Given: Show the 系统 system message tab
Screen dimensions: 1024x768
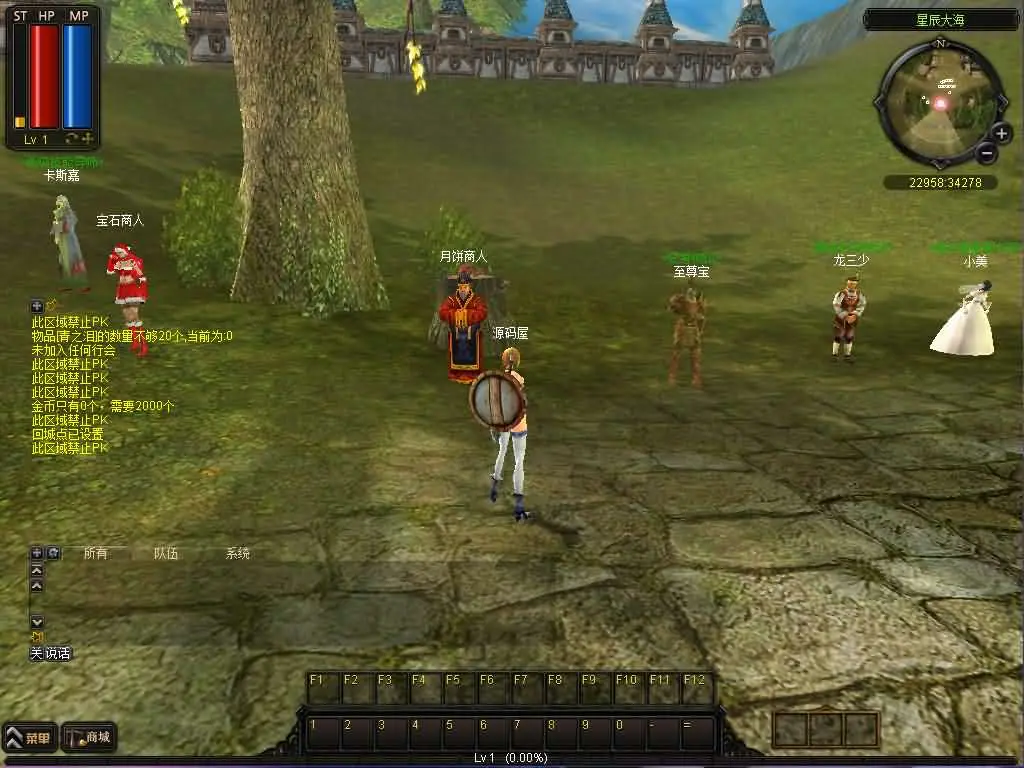Looking at the screenshot, I should [238, 553].
